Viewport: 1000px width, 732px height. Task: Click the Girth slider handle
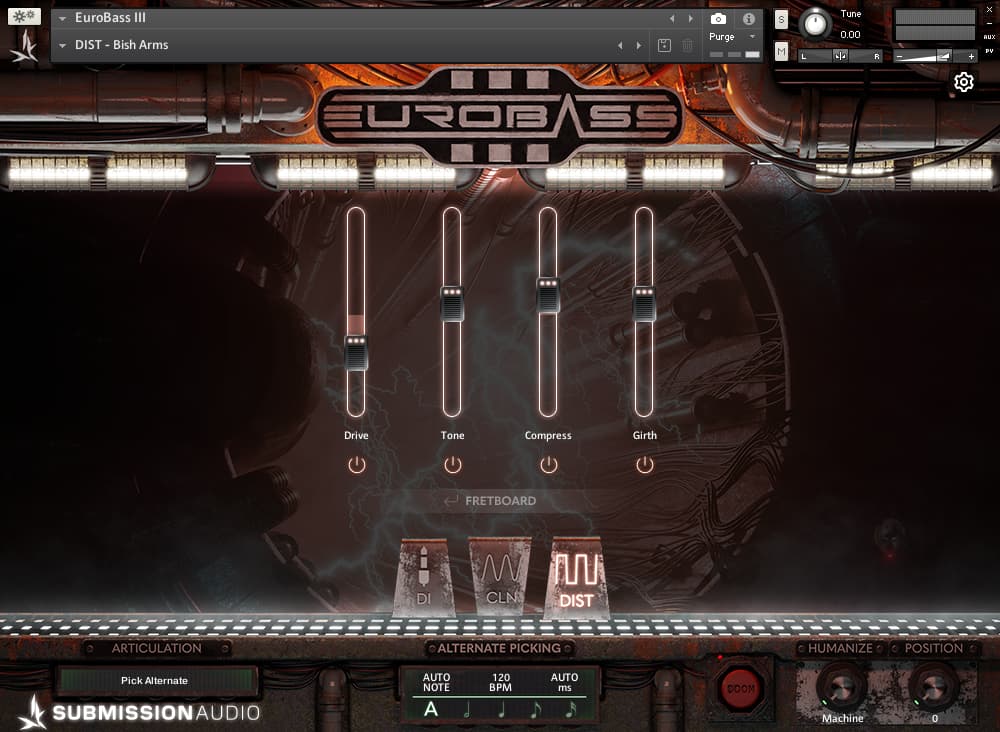[x=644, y=303]
